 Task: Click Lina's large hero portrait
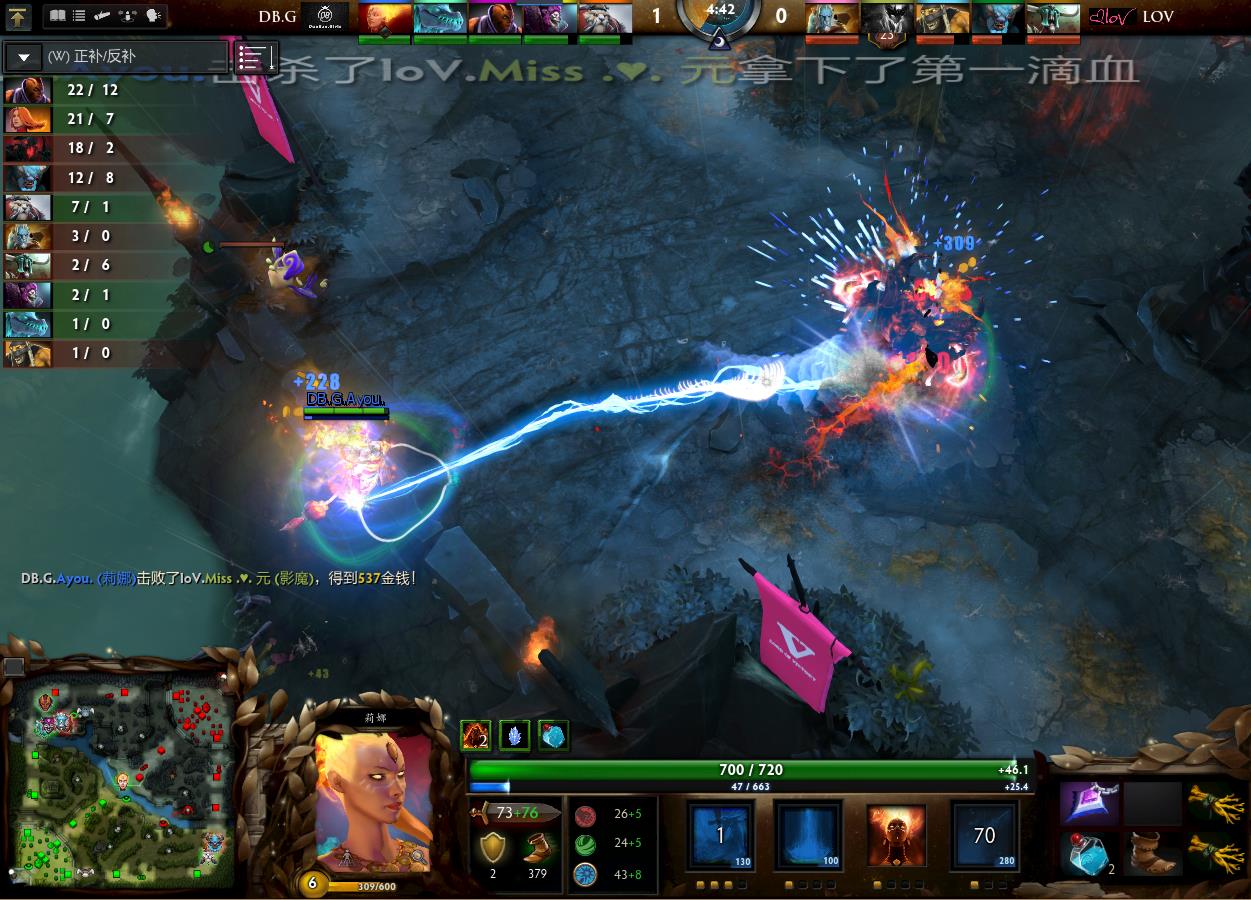pos(374,800)
